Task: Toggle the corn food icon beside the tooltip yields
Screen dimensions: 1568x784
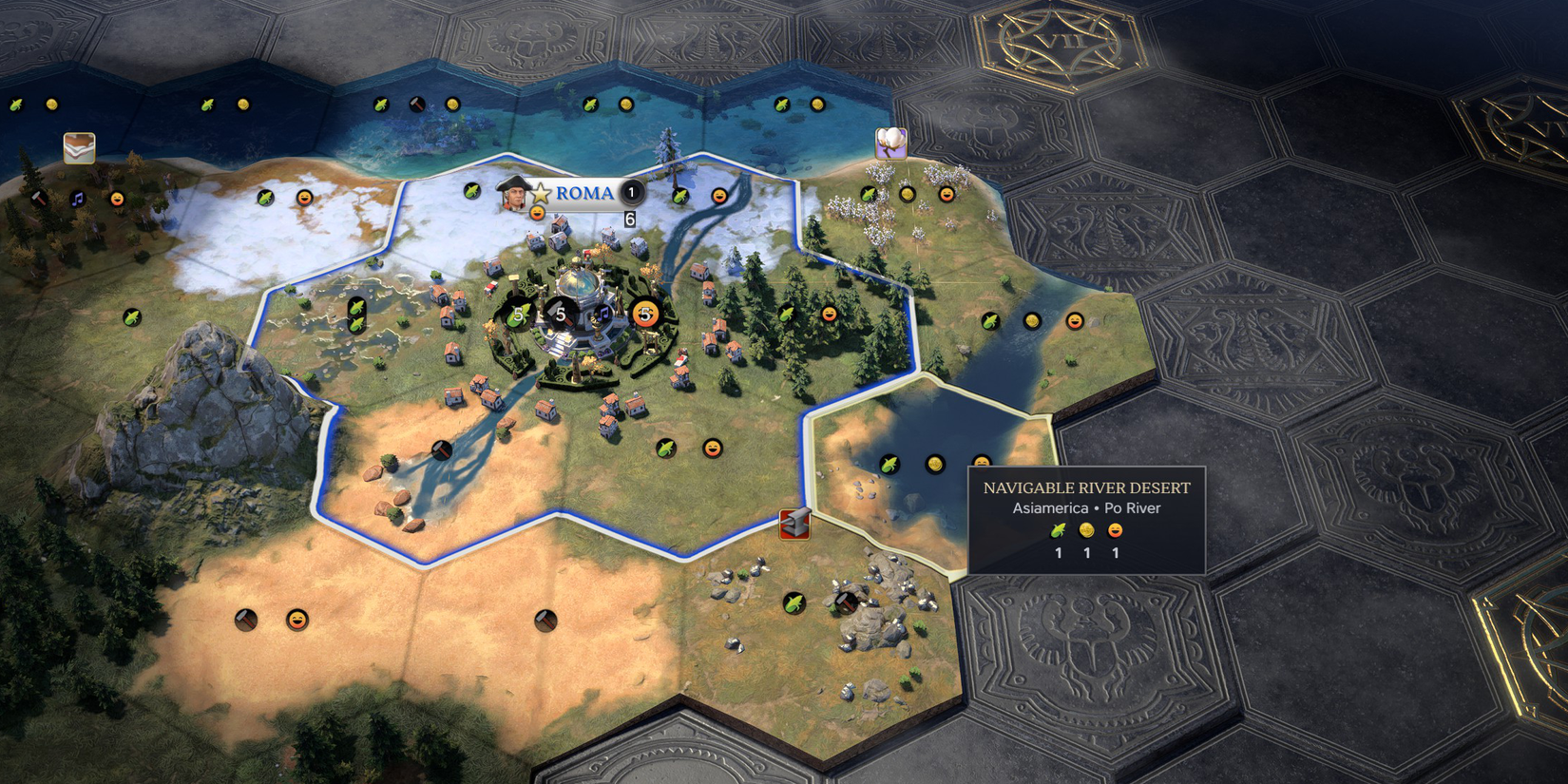Action: pos(1057,530)
